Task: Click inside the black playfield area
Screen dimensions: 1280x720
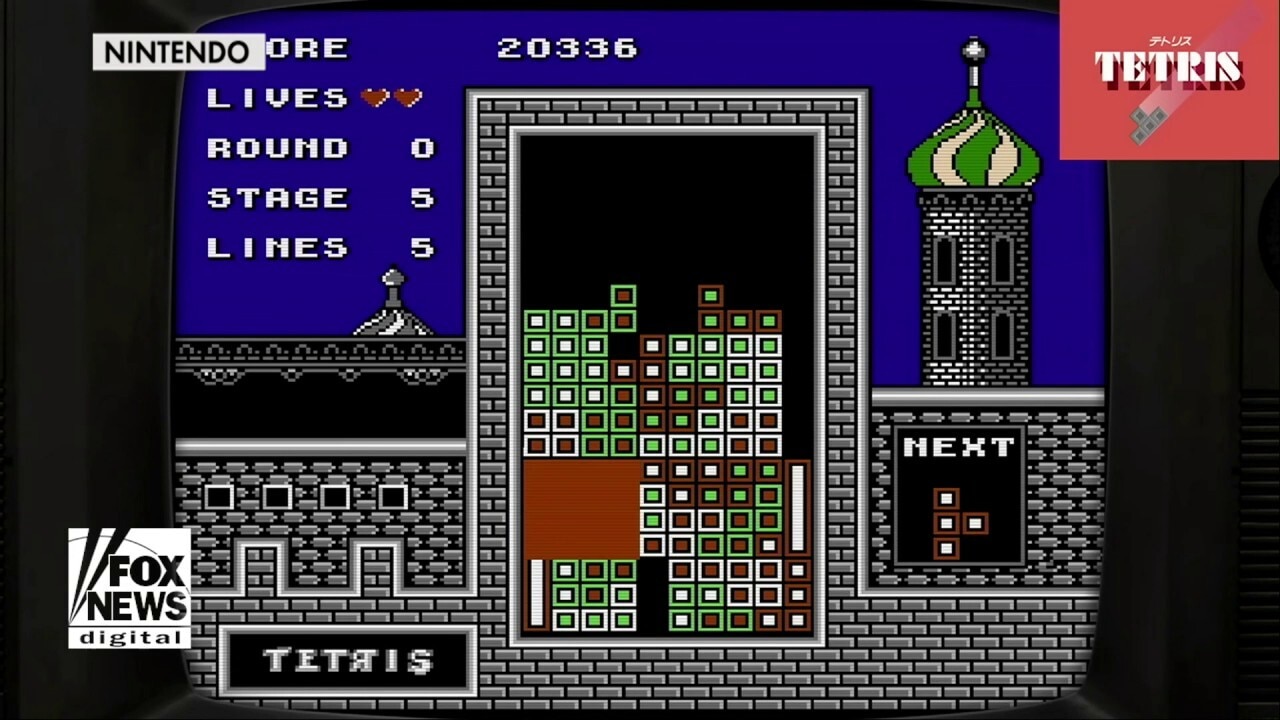Action: (668, 200)
